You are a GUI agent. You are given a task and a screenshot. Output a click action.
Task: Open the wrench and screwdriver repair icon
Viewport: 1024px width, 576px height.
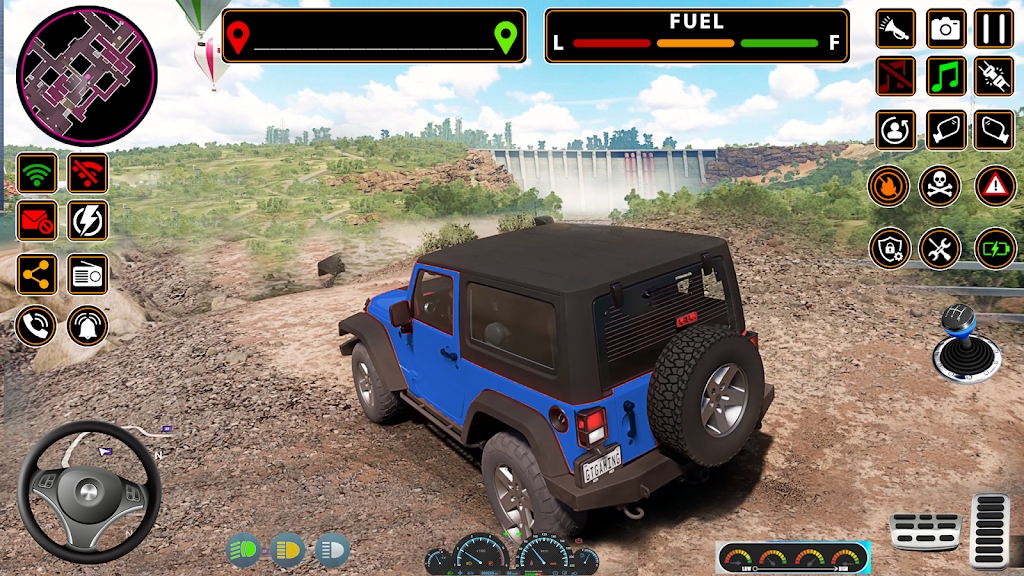click(939, 248)
